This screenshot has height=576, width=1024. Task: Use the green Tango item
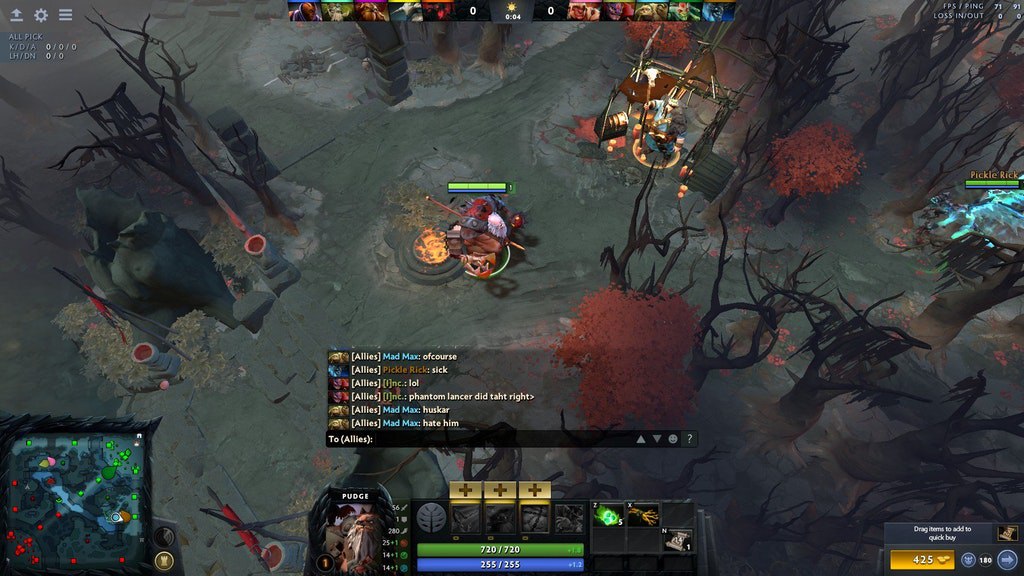(x=607, y=516)
